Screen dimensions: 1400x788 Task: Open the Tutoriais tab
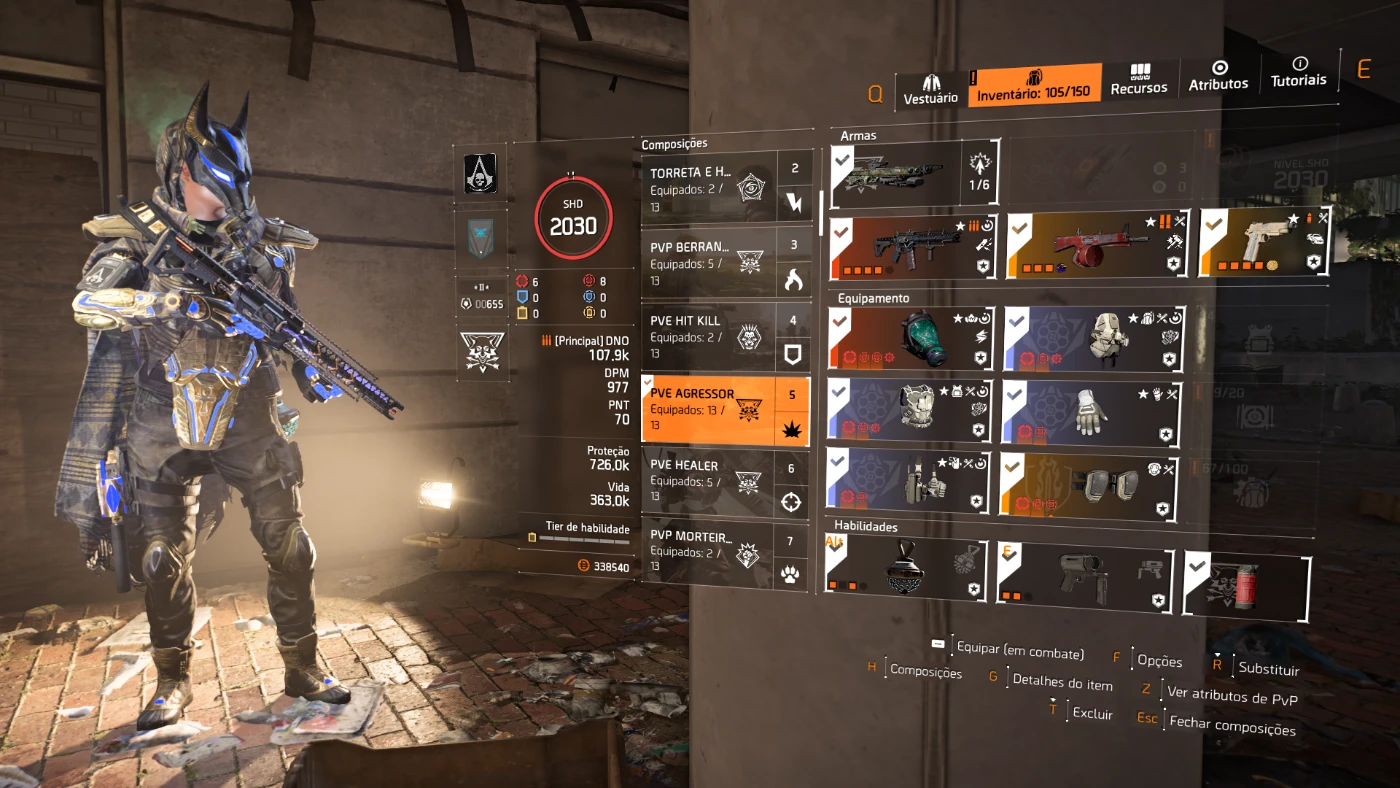(x=1299, y=72)
